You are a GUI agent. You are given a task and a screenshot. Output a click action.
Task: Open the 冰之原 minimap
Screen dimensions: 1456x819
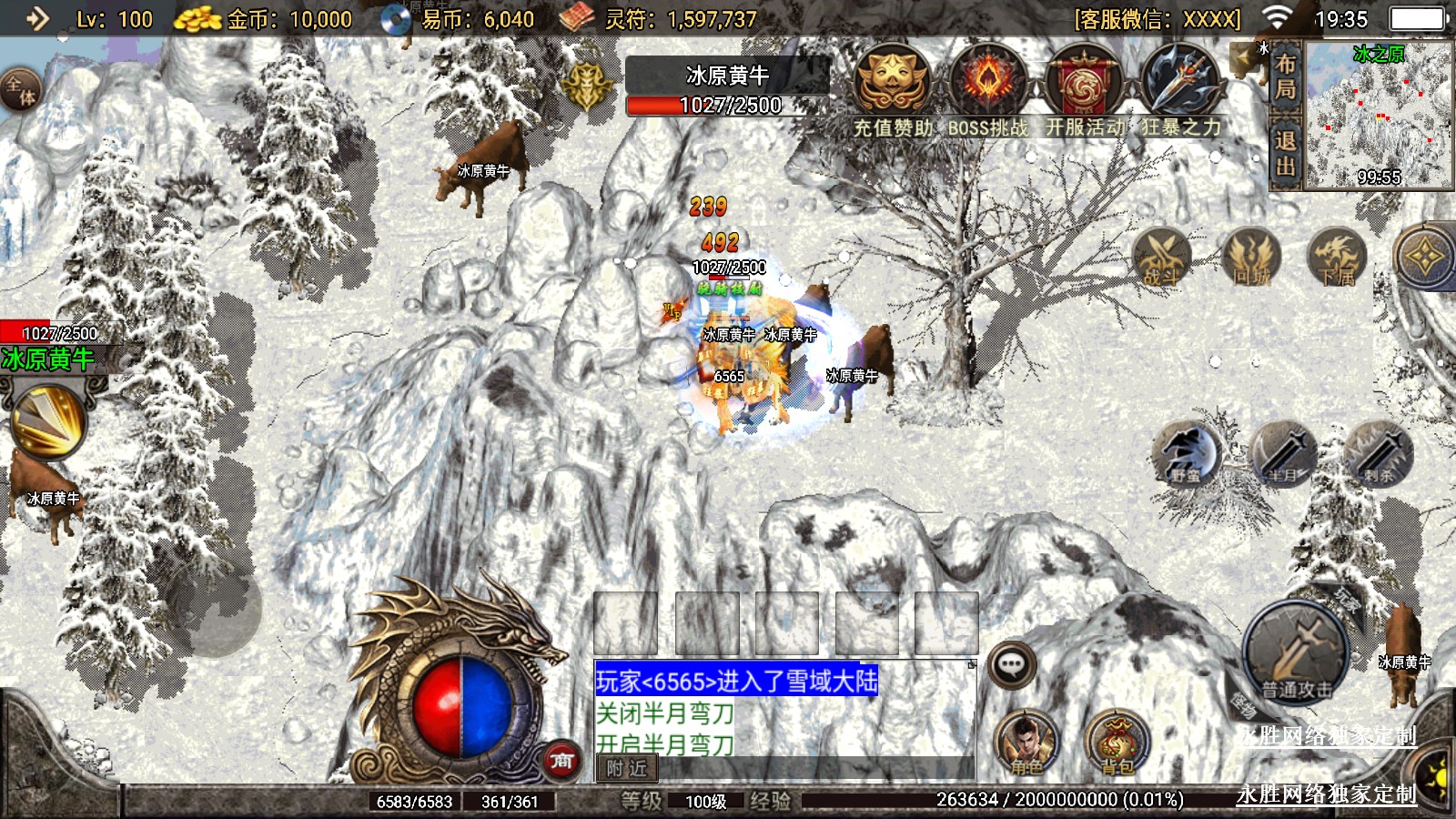click(x=1379, y=116)
